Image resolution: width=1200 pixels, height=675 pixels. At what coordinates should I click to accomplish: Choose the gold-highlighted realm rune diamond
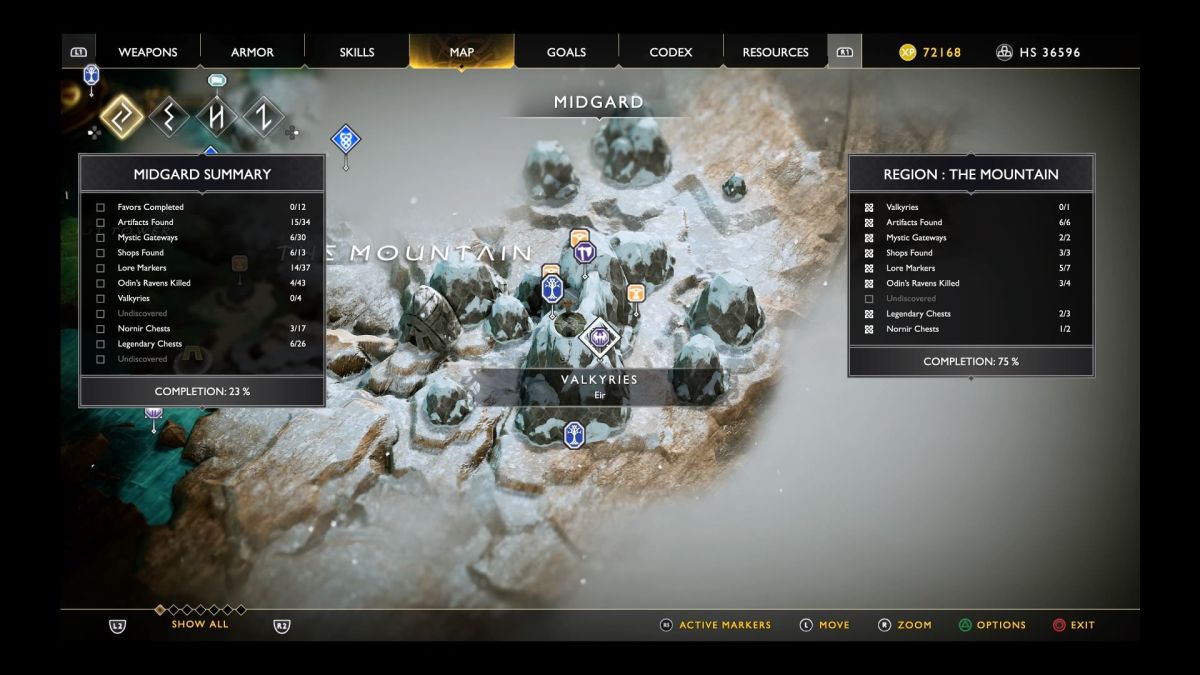click(122, 118)
